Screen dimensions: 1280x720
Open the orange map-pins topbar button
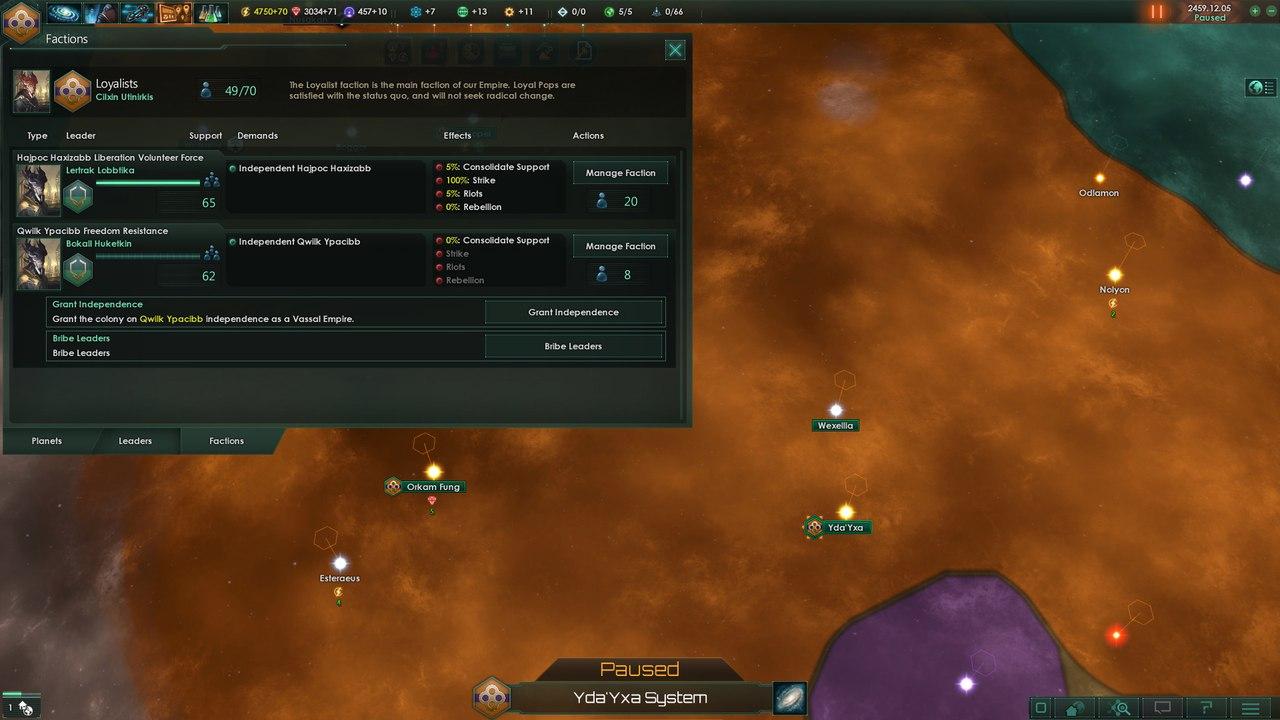[173, 13]
